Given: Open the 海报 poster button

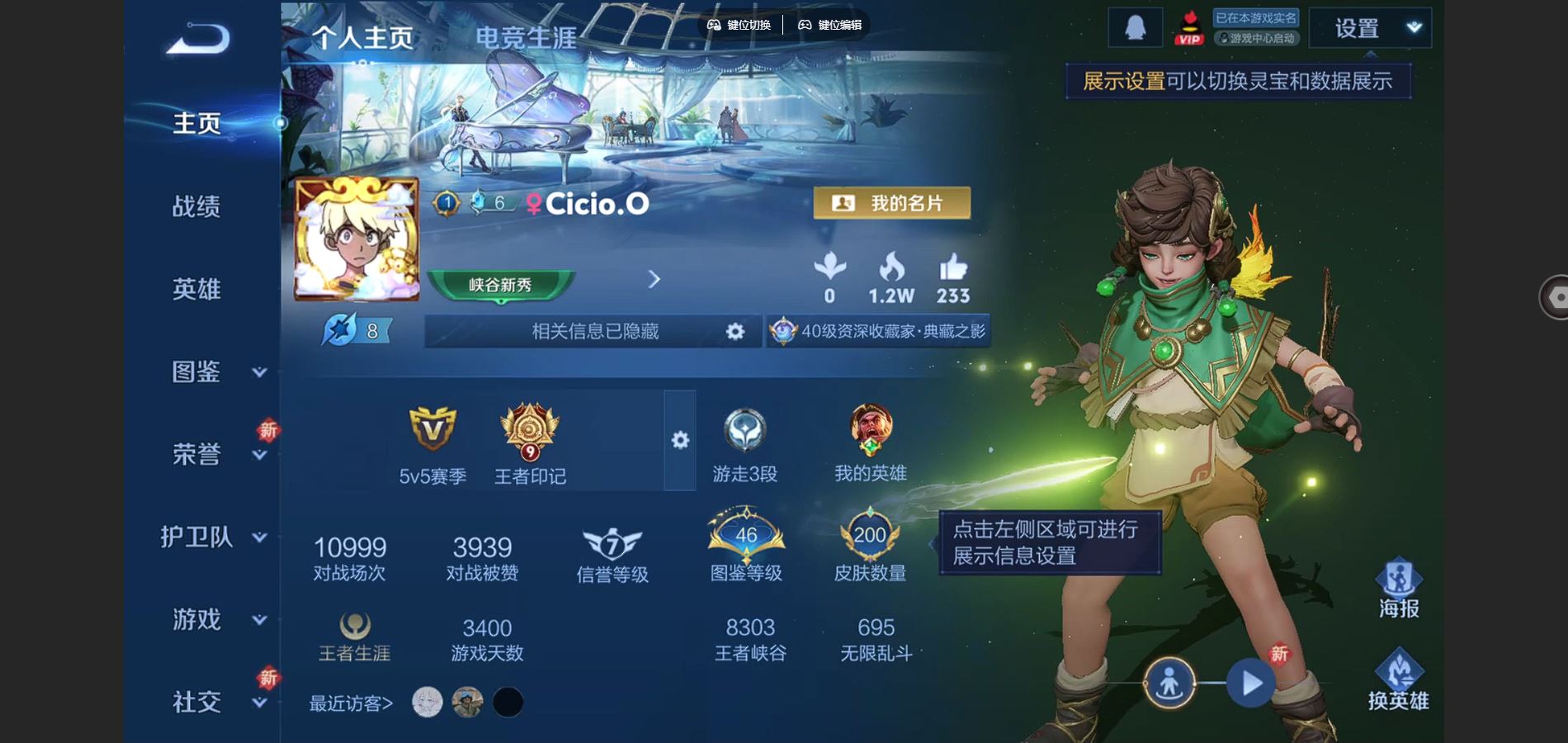Looking at the screenshot, I should coord(1398,589).
